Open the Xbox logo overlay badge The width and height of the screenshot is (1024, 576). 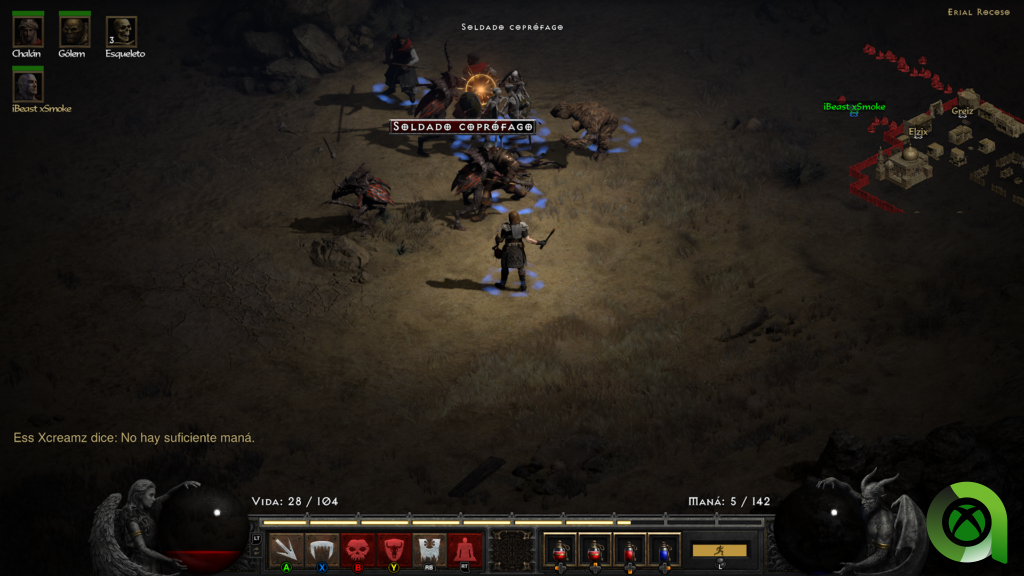pos(966,521)
